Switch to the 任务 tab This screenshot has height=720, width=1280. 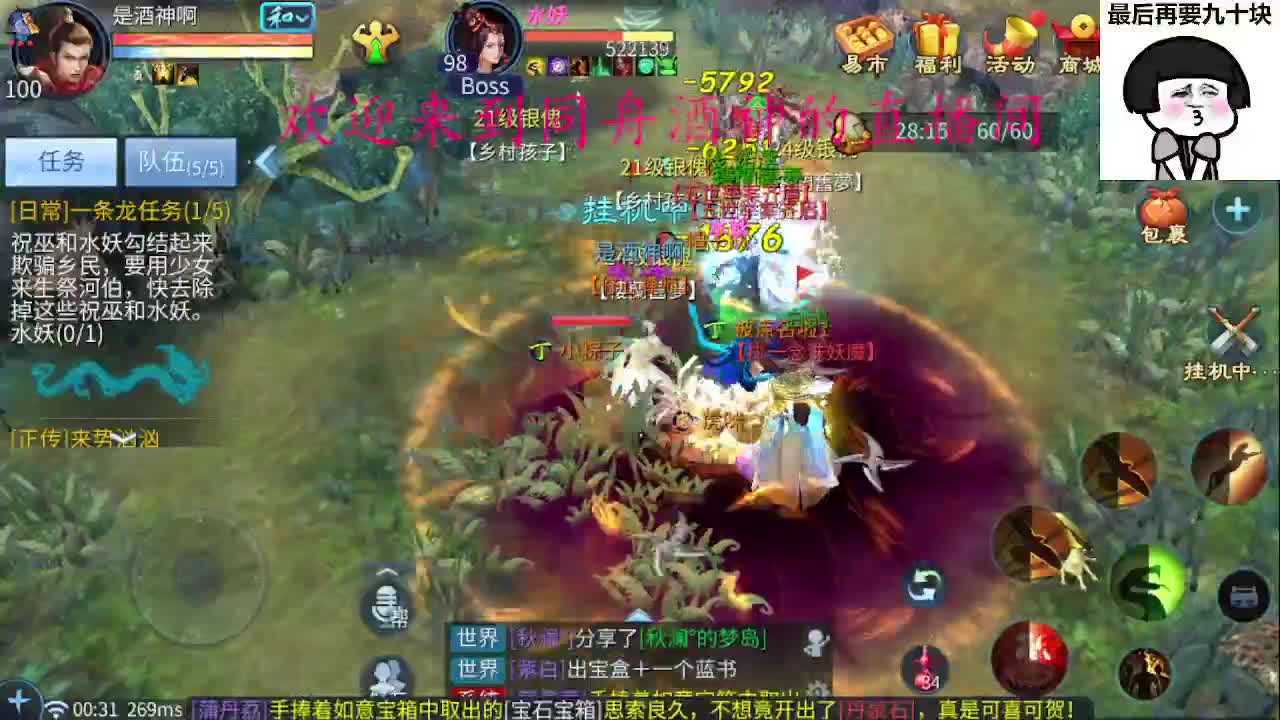click(62, 162)
